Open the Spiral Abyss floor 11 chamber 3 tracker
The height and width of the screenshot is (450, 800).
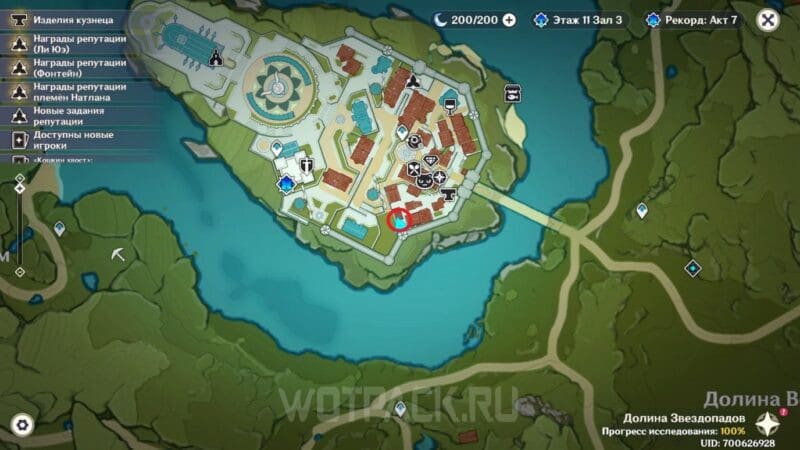[581, 19]
